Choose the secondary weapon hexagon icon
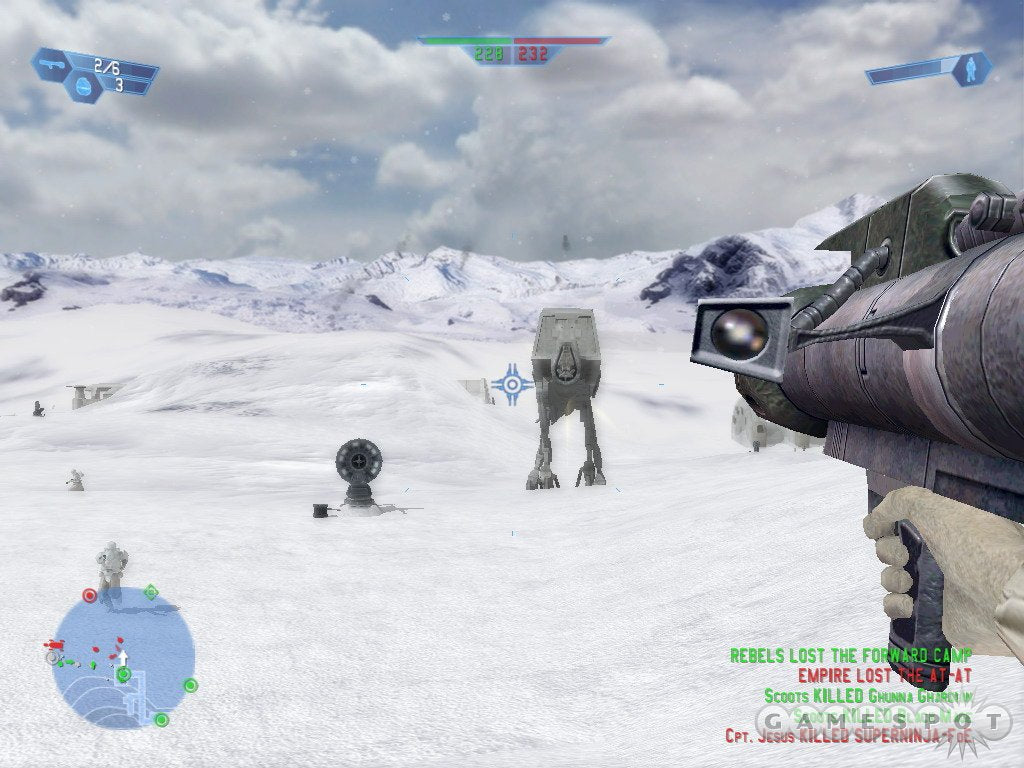Image resolution: width=1024 pixels, height=768 pixels. click(x=83, y=87)
